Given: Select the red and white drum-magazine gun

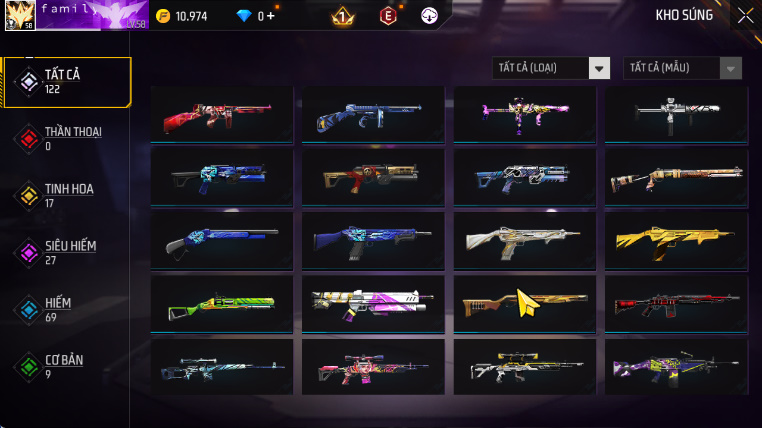Looking at the screenshot, I should click(x=222, y=115).
